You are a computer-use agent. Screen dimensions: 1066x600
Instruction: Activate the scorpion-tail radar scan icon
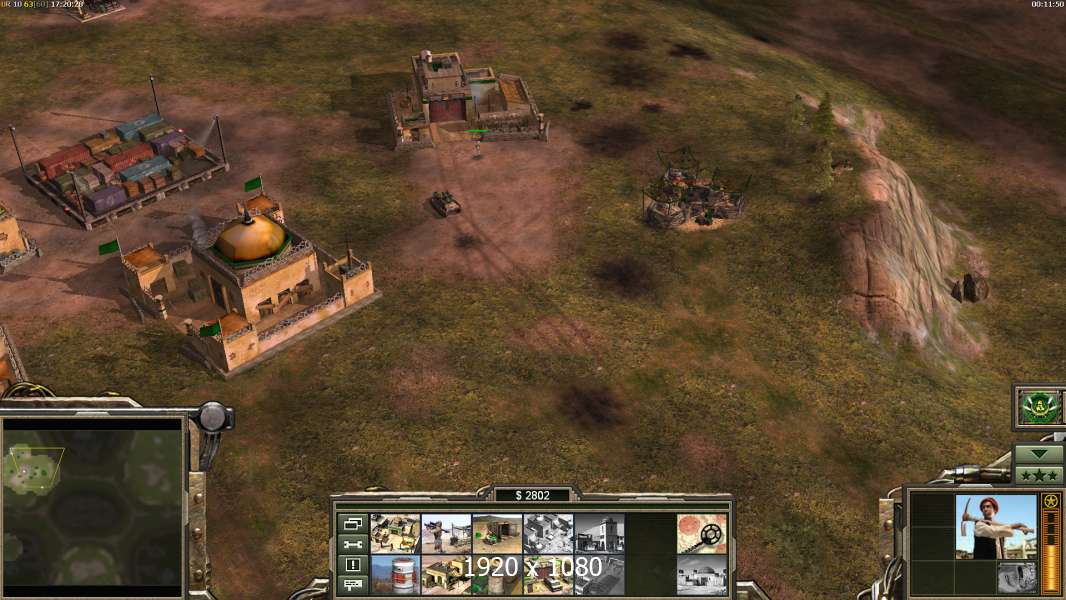tap(701, 533)
